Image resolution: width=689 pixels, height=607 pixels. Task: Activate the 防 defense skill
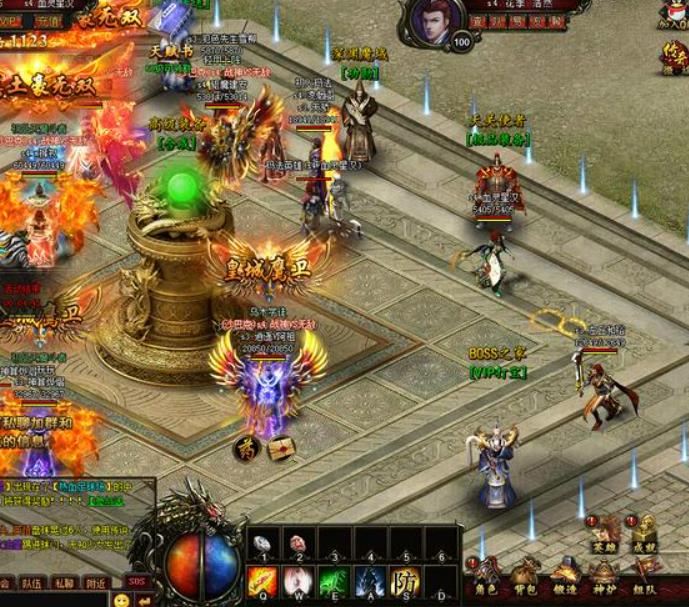[405, 580]
